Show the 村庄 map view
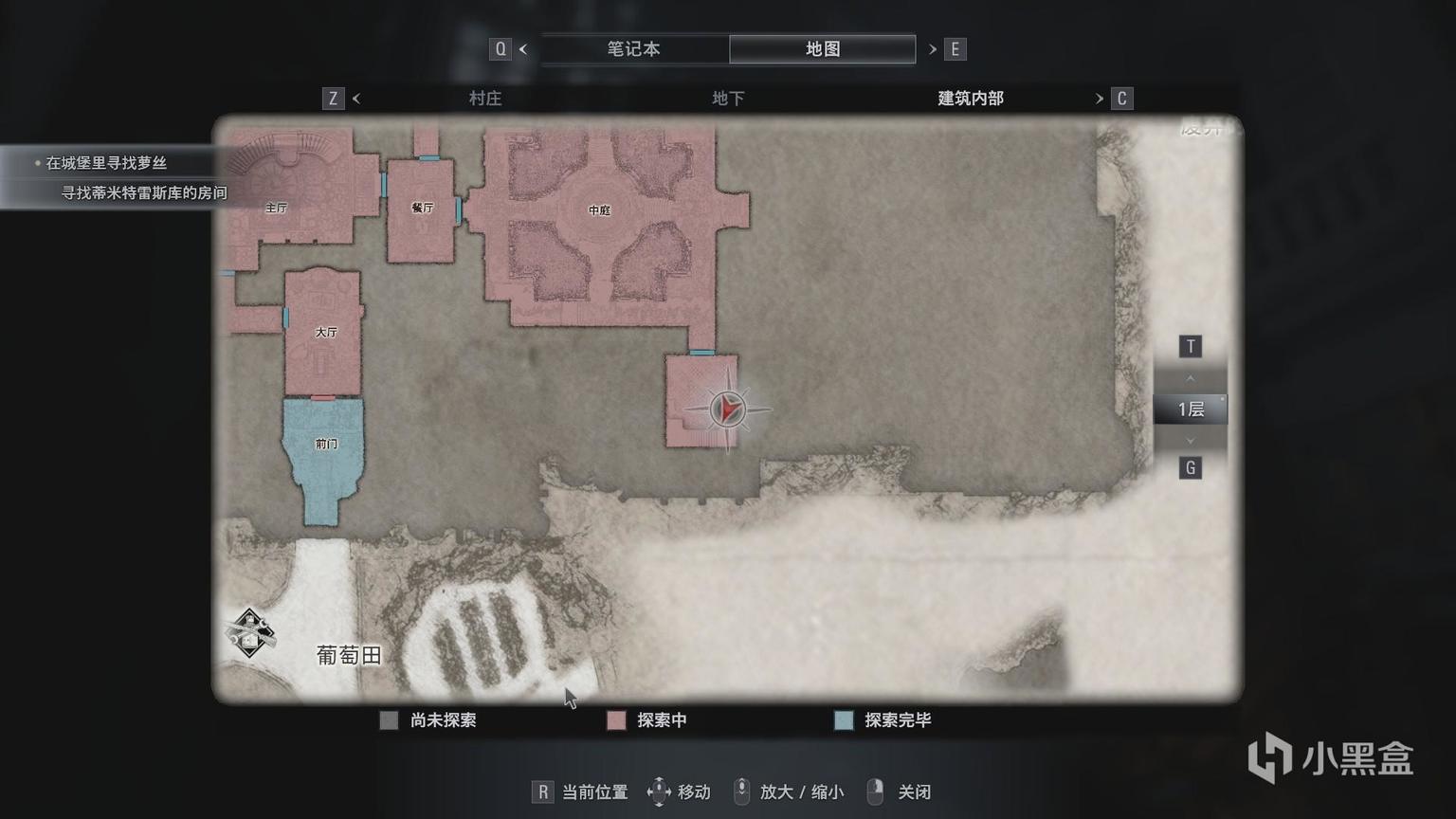This screenshot has width=1456, height=819. click(x=485, y=99)
